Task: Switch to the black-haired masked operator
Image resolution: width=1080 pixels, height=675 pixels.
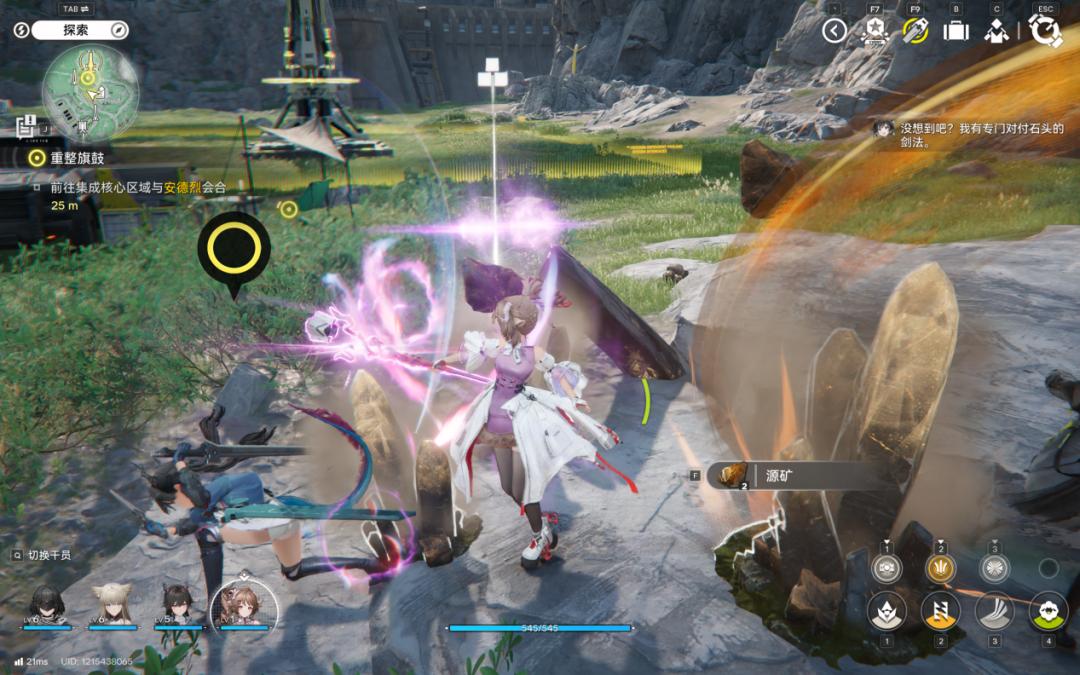Action: 47,605
